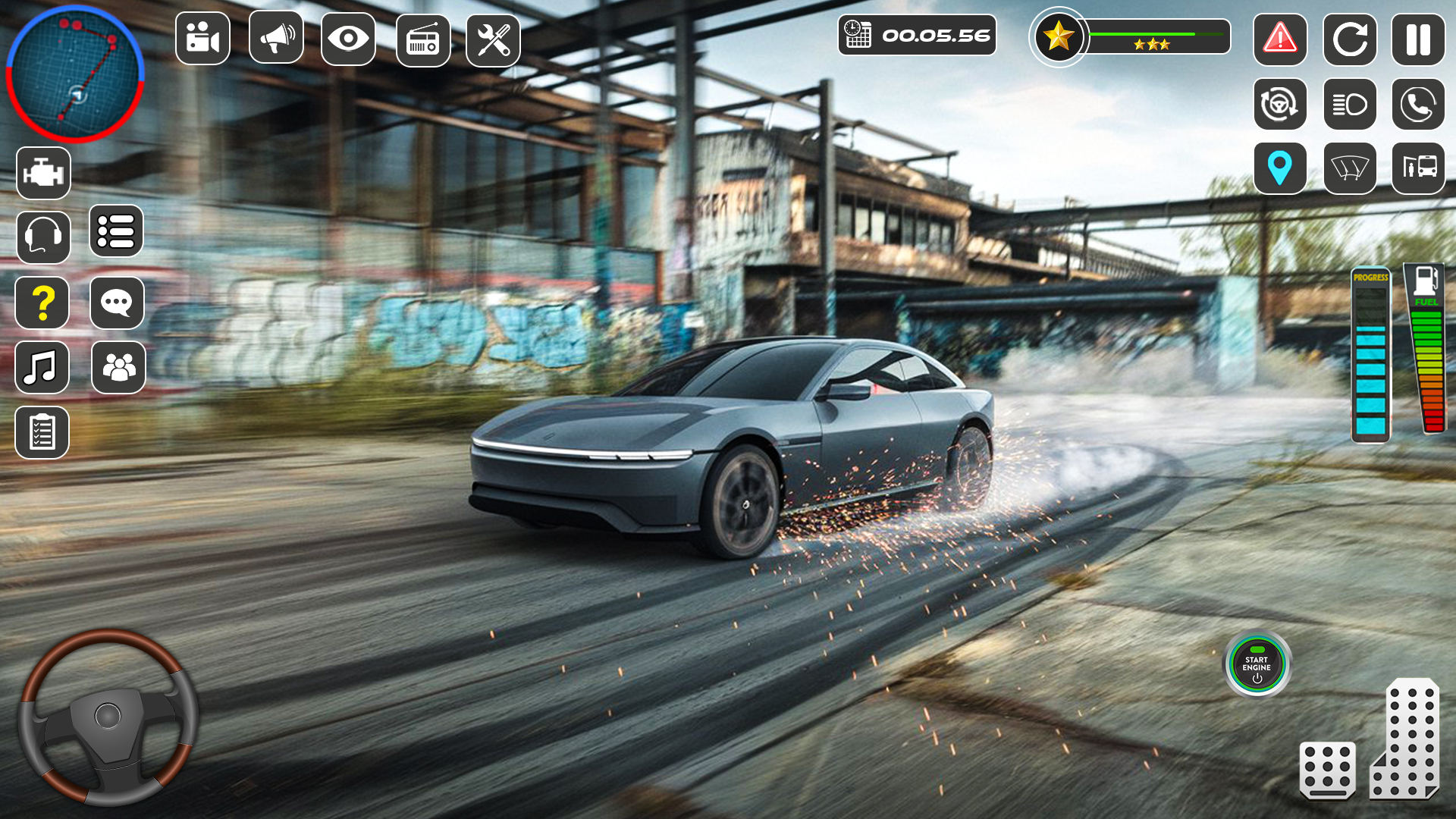The width and height of the screenshot is (1456, 819).
Task: Hit the Start Engine button
Action: point(1257,664)
